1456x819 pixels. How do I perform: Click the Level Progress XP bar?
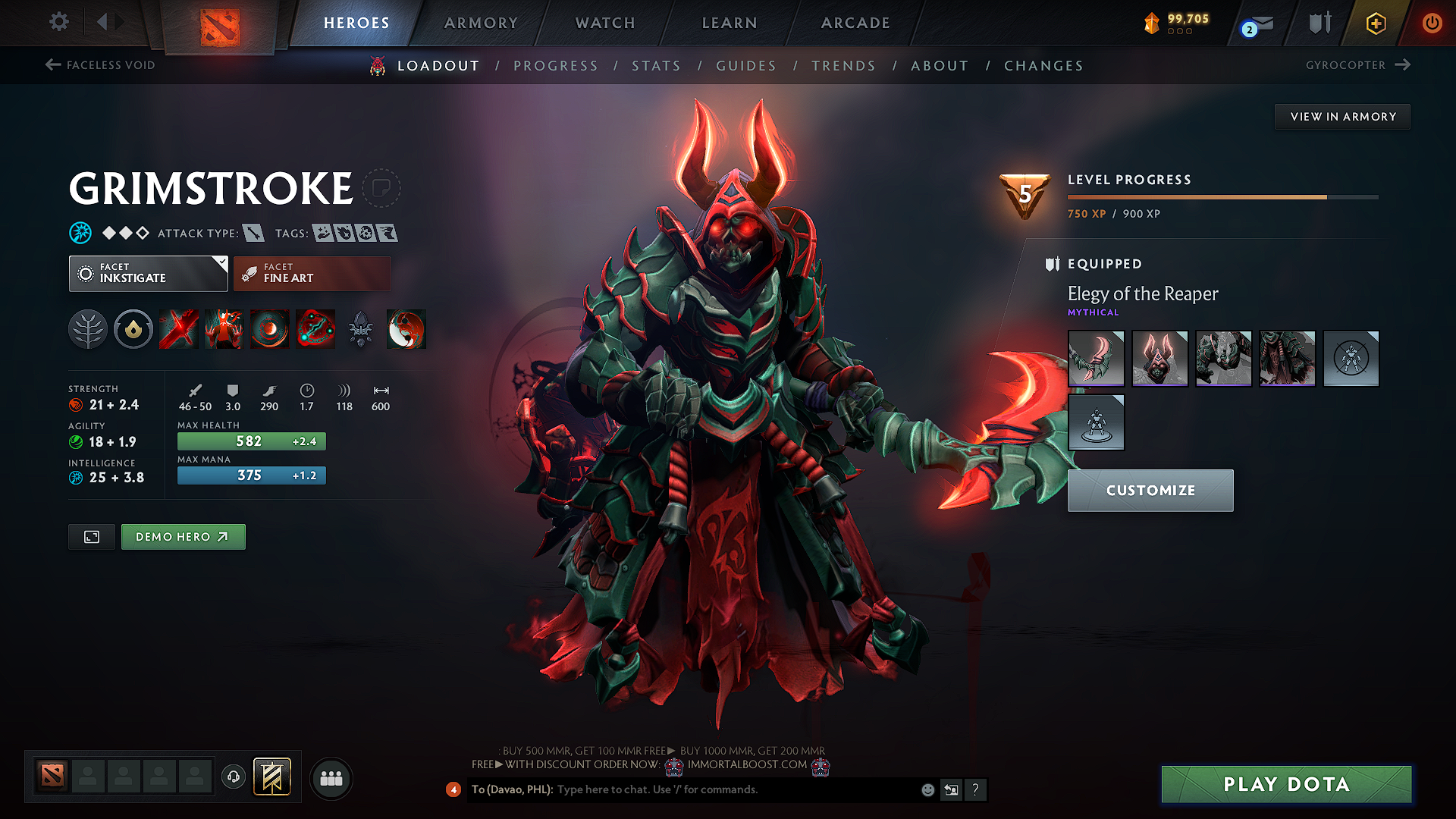click(1221, 197)
